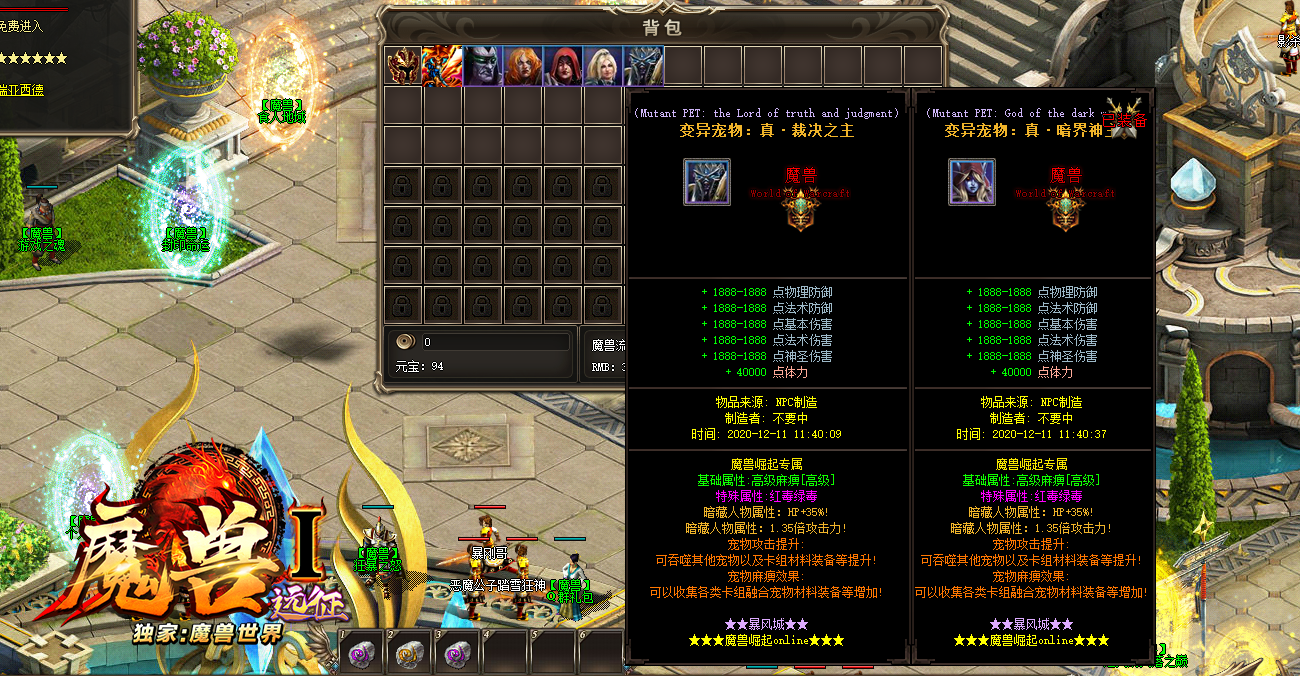Select the red-hooded woman pet portrait

pyautogui.click(x=563, y=66)
